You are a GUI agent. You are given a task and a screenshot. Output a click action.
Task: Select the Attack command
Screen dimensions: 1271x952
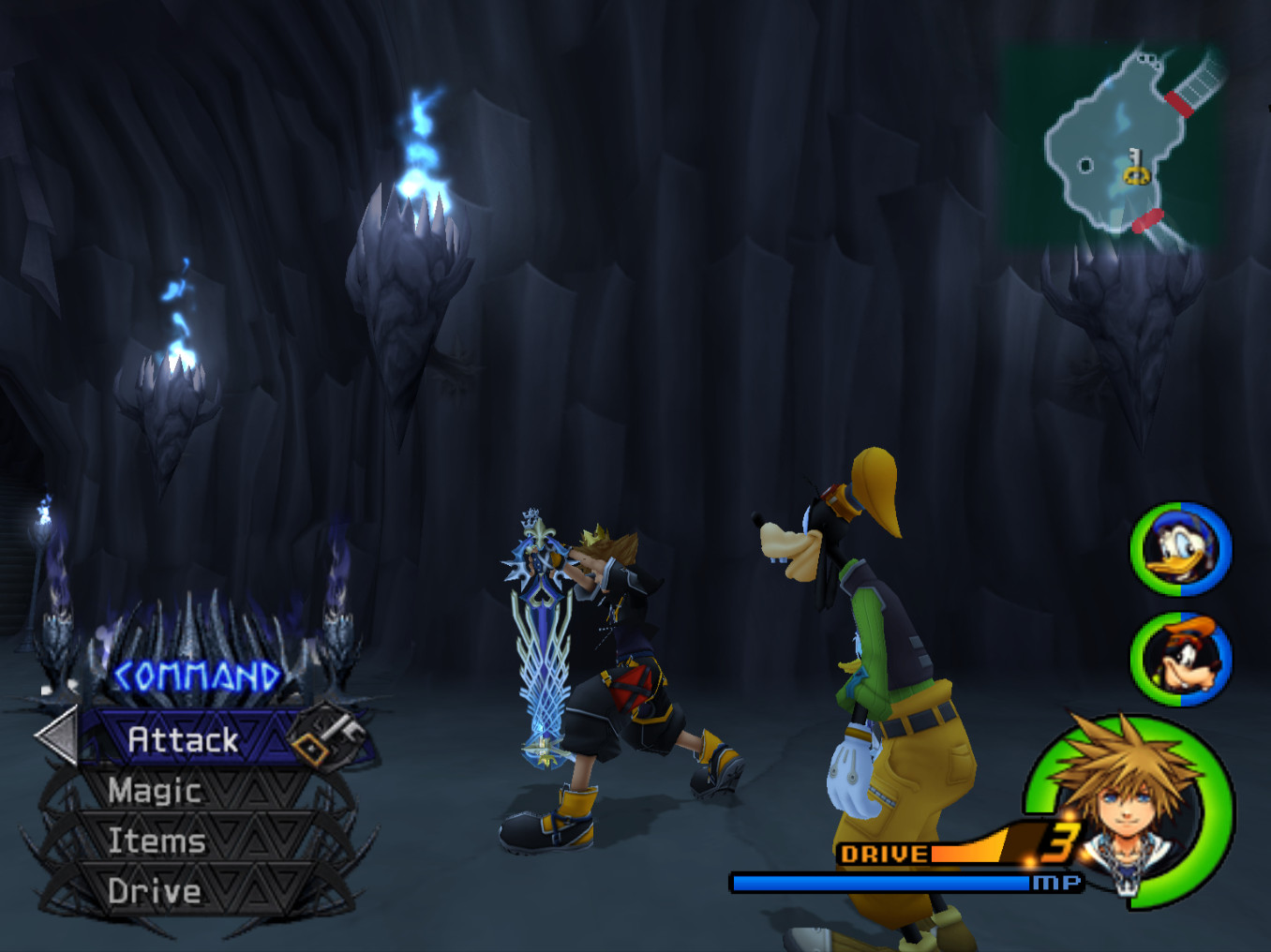pyautogui.click(x=184, y=739)
